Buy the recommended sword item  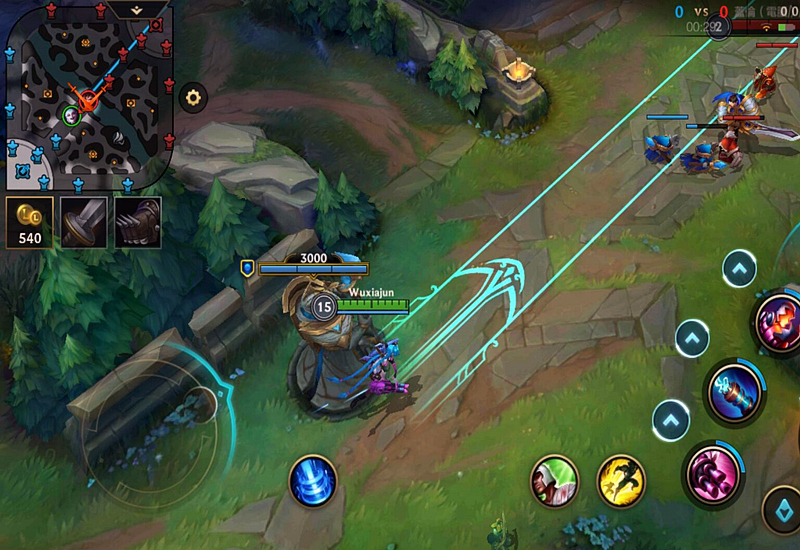pyautogui.click(x=84, y=222)
